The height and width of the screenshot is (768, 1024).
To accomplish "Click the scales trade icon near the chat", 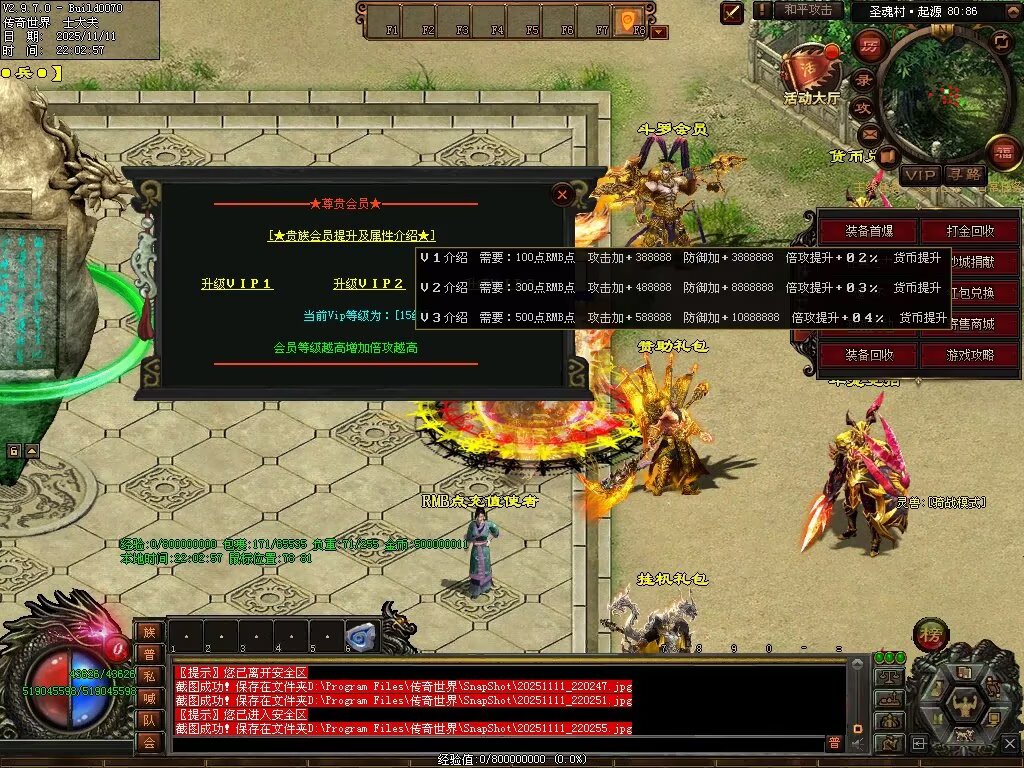I will (888, 676).
